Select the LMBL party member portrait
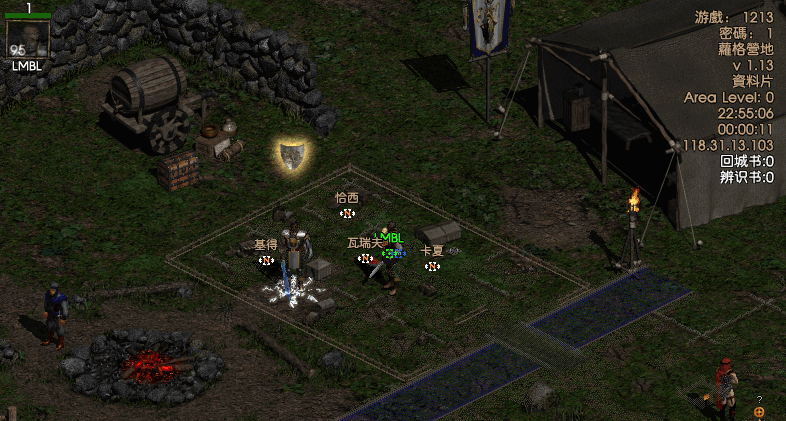Screen dimensions: 786x421 click(x=28, y=39)
